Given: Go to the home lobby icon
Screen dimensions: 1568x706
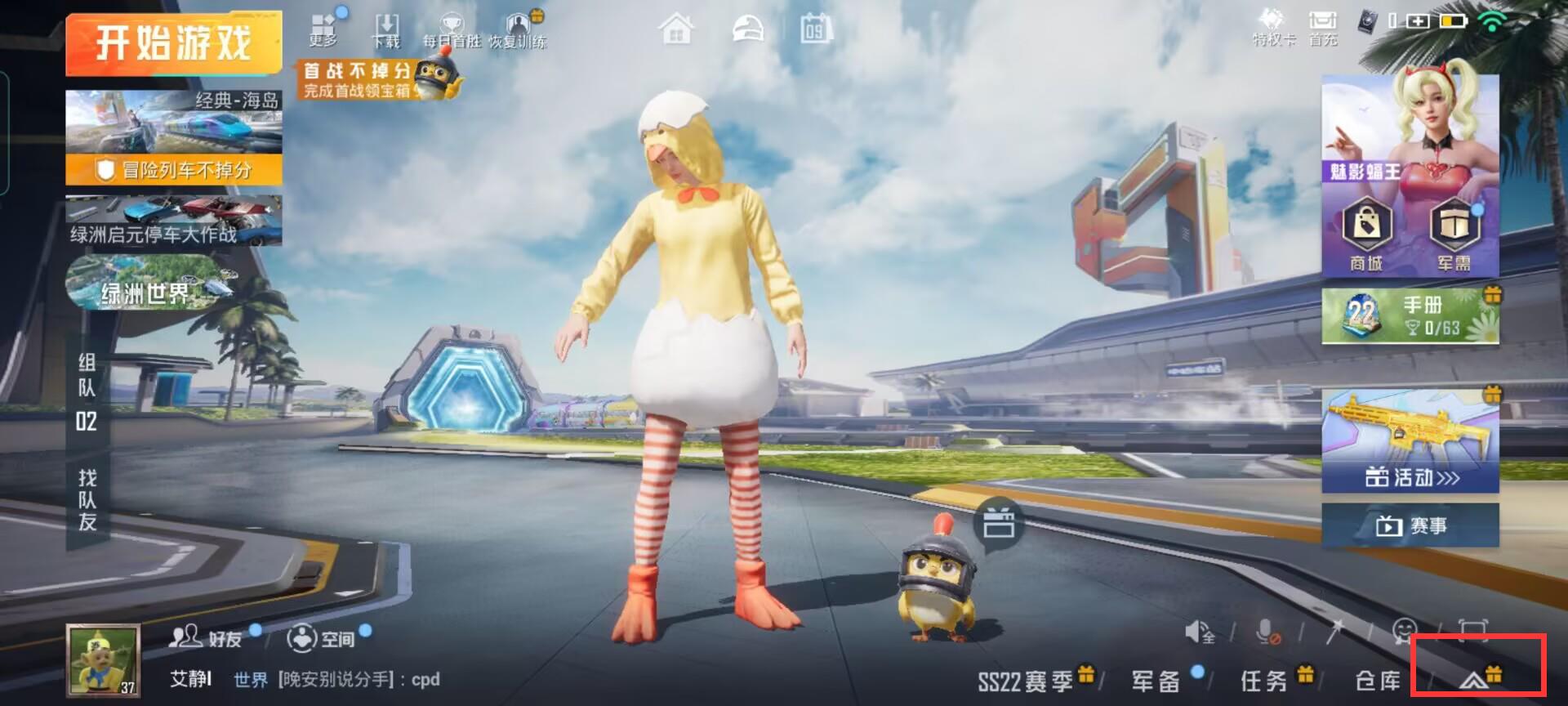Looking at the screenshot, I should (676, 31).
